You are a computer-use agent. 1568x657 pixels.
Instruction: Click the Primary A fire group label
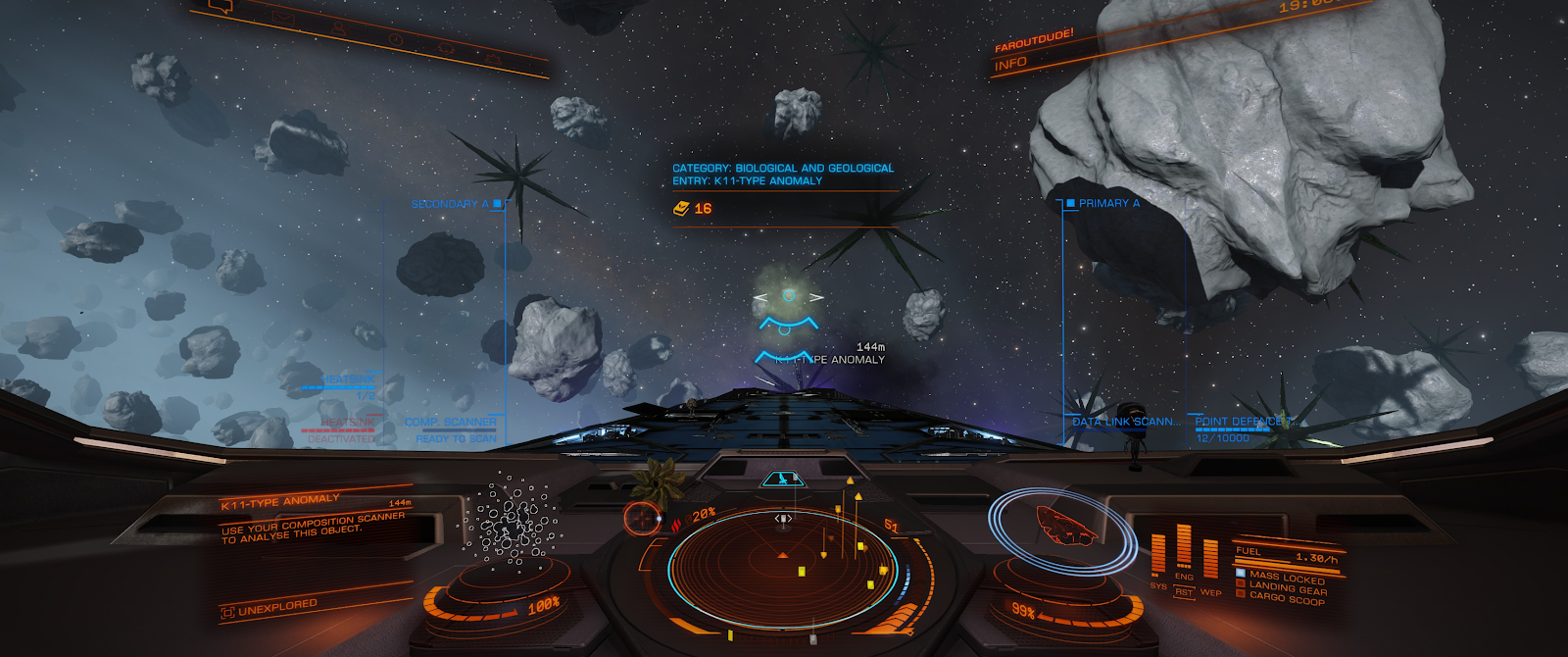(1108, 203)
